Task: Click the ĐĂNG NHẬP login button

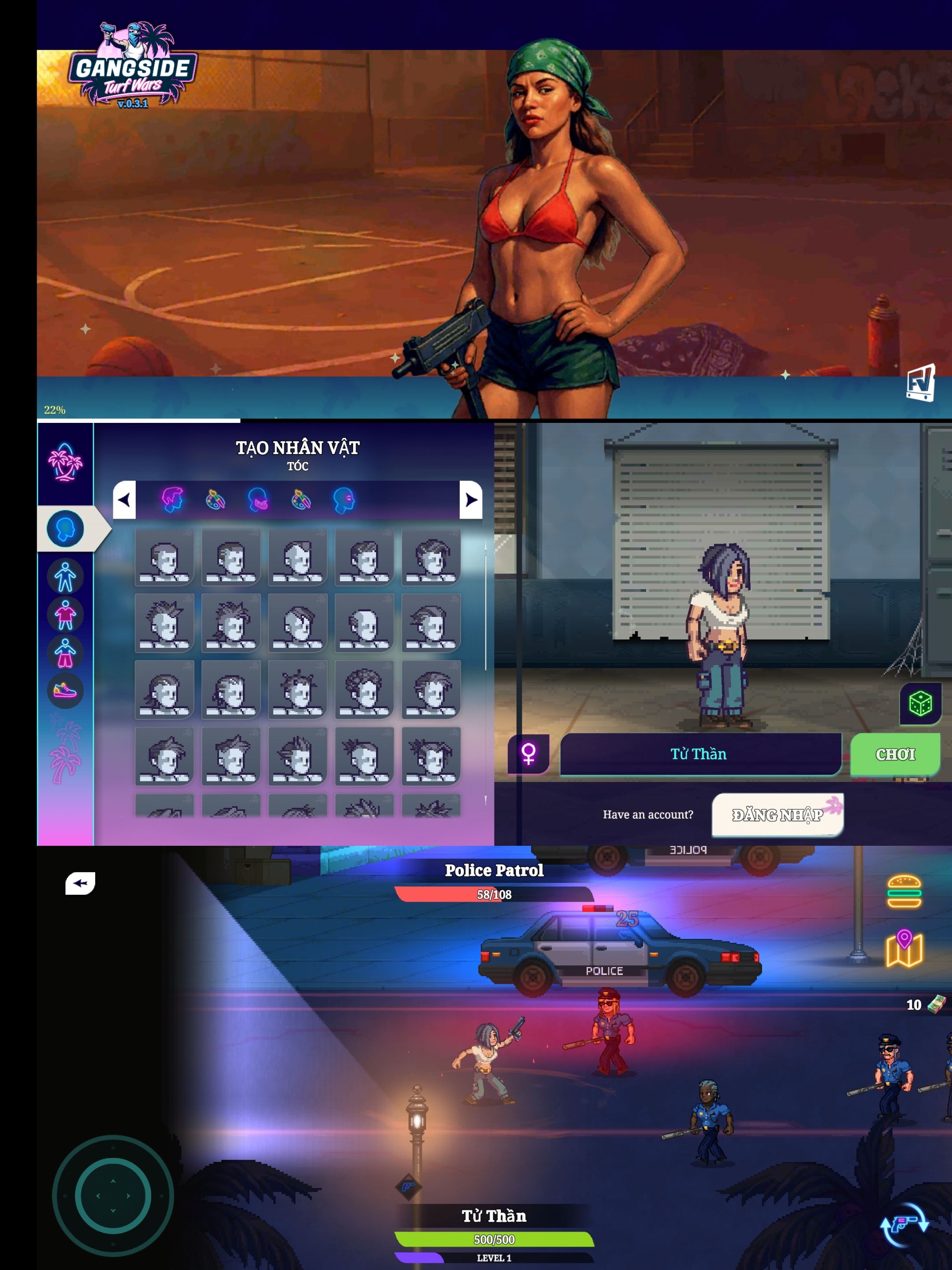Action: coord(777,815)
